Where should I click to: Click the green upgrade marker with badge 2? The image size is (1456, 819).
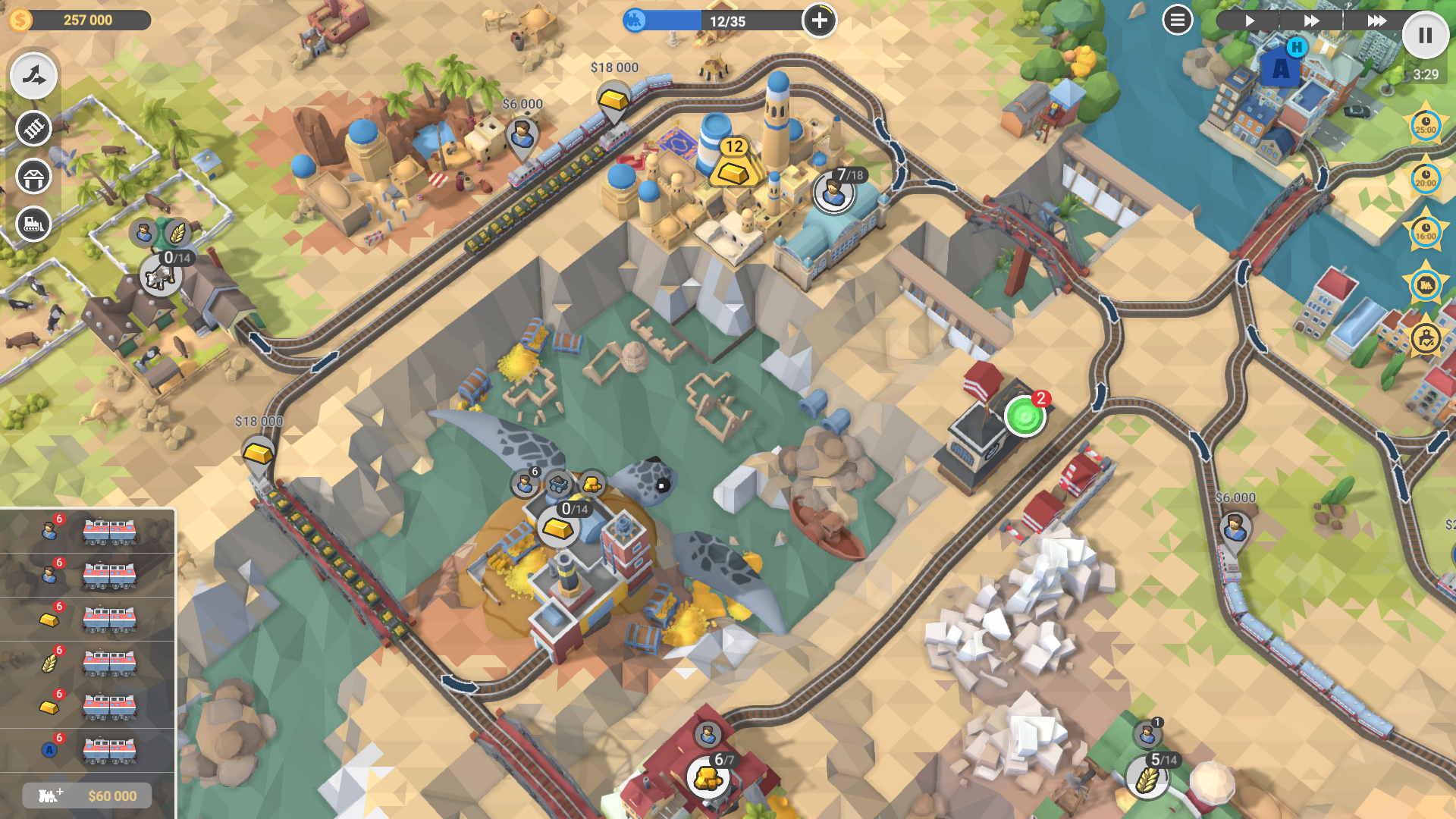[x=1025, y=416]
